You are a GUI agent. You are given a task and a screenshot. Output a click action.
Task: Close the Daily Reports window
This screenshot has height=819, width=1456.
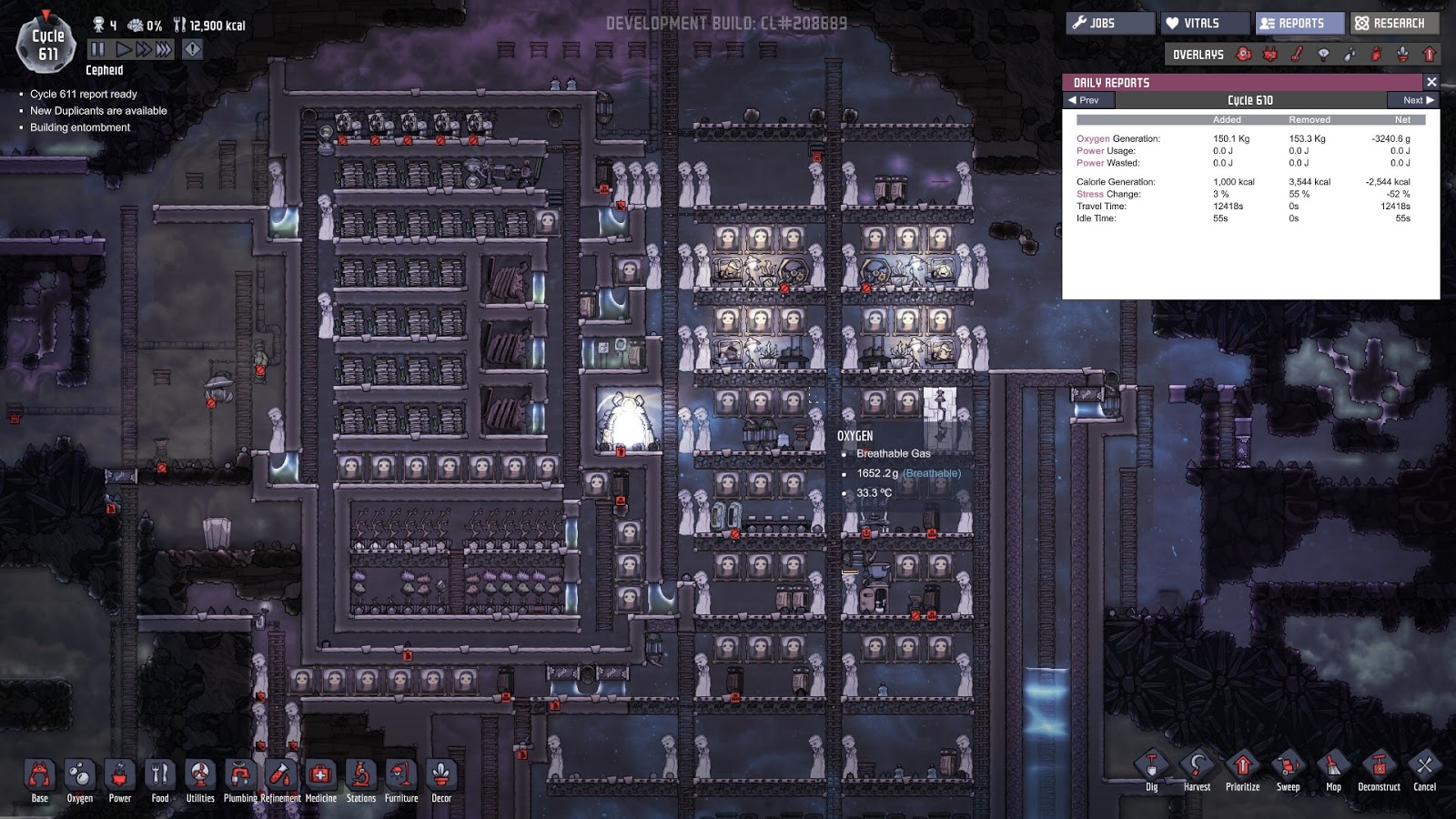1431,82
